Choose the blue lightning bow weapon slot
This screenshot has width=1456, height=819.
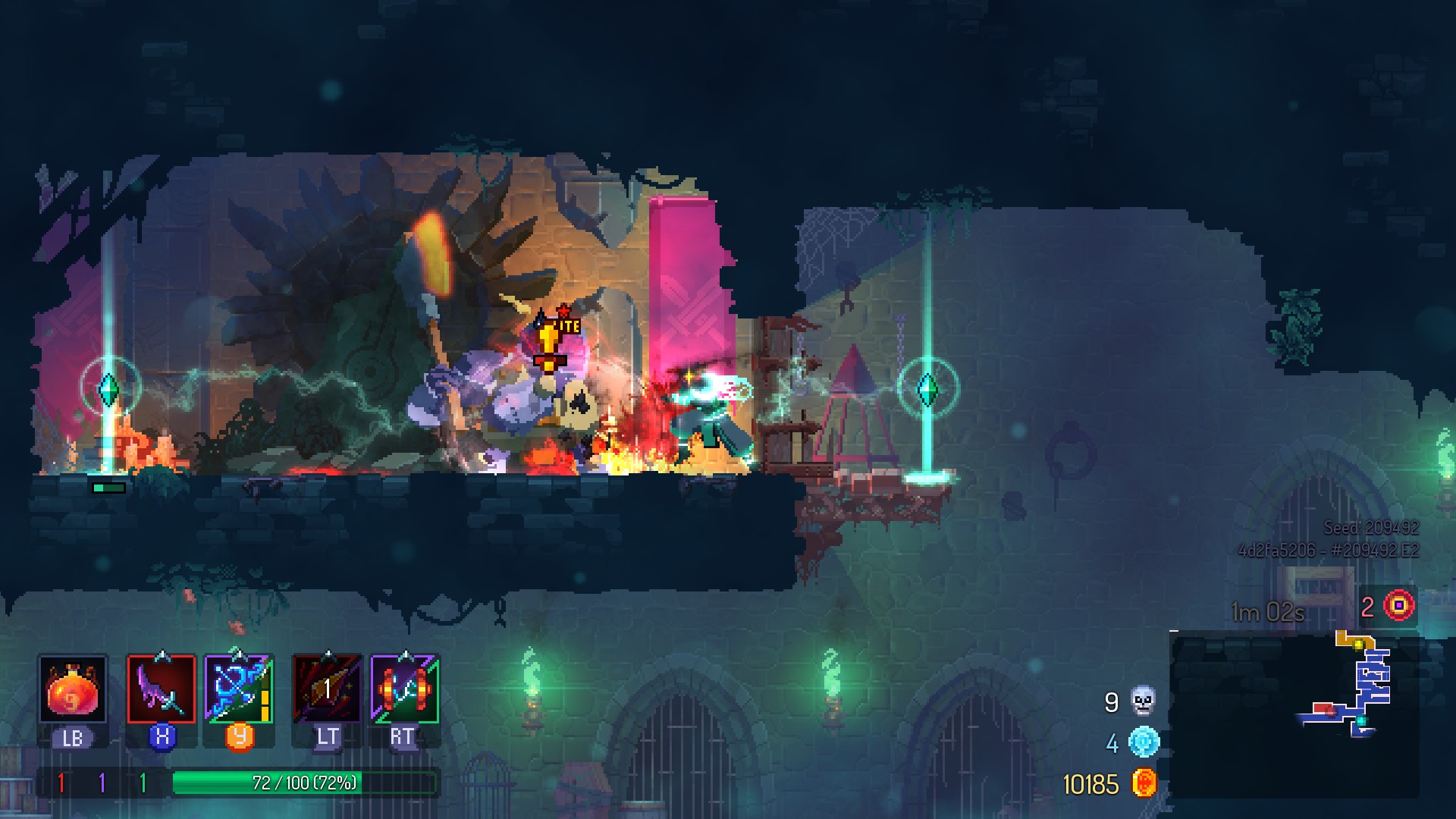[239, 689]
